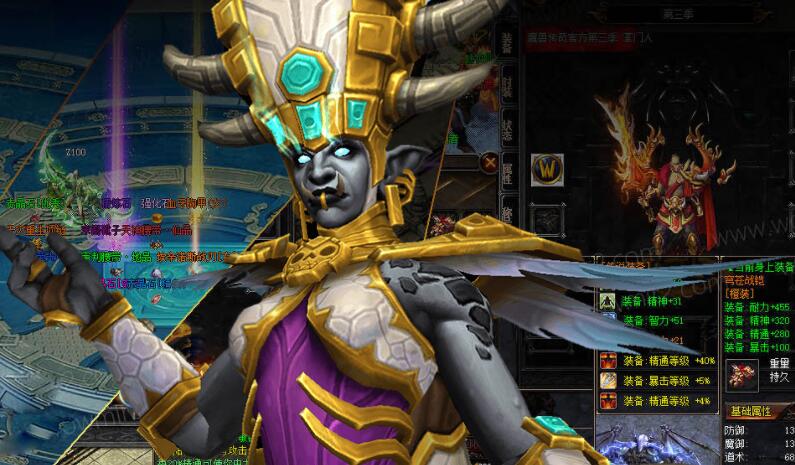Close the panel with the orange X
Image resolution: width=795 pixels, height=465 pixels.
[x=490, y=161]
